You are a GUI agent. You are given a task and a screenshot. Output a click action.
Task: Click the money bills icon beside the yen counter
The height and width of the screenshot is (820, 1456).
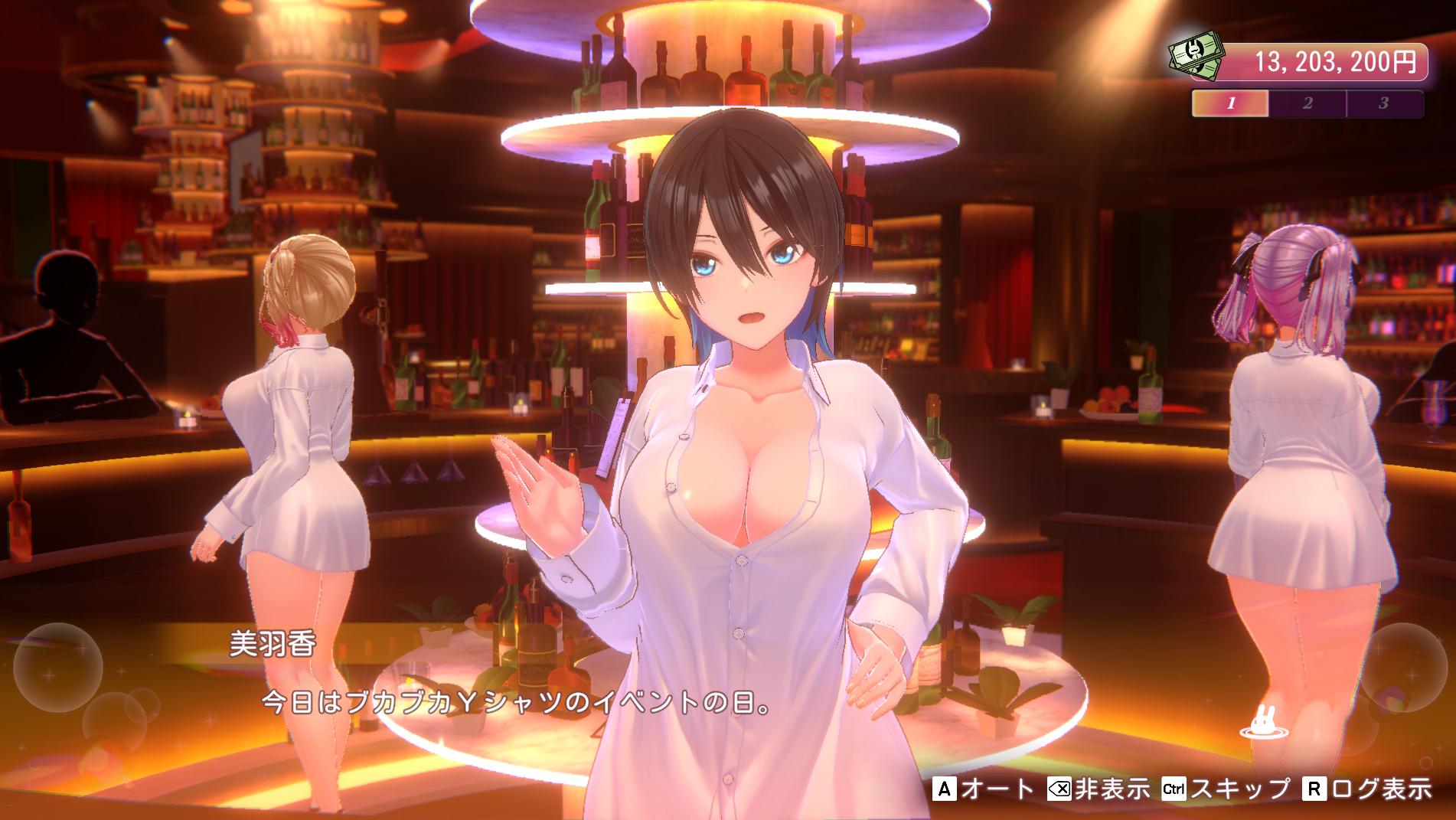click(1195, 55)
